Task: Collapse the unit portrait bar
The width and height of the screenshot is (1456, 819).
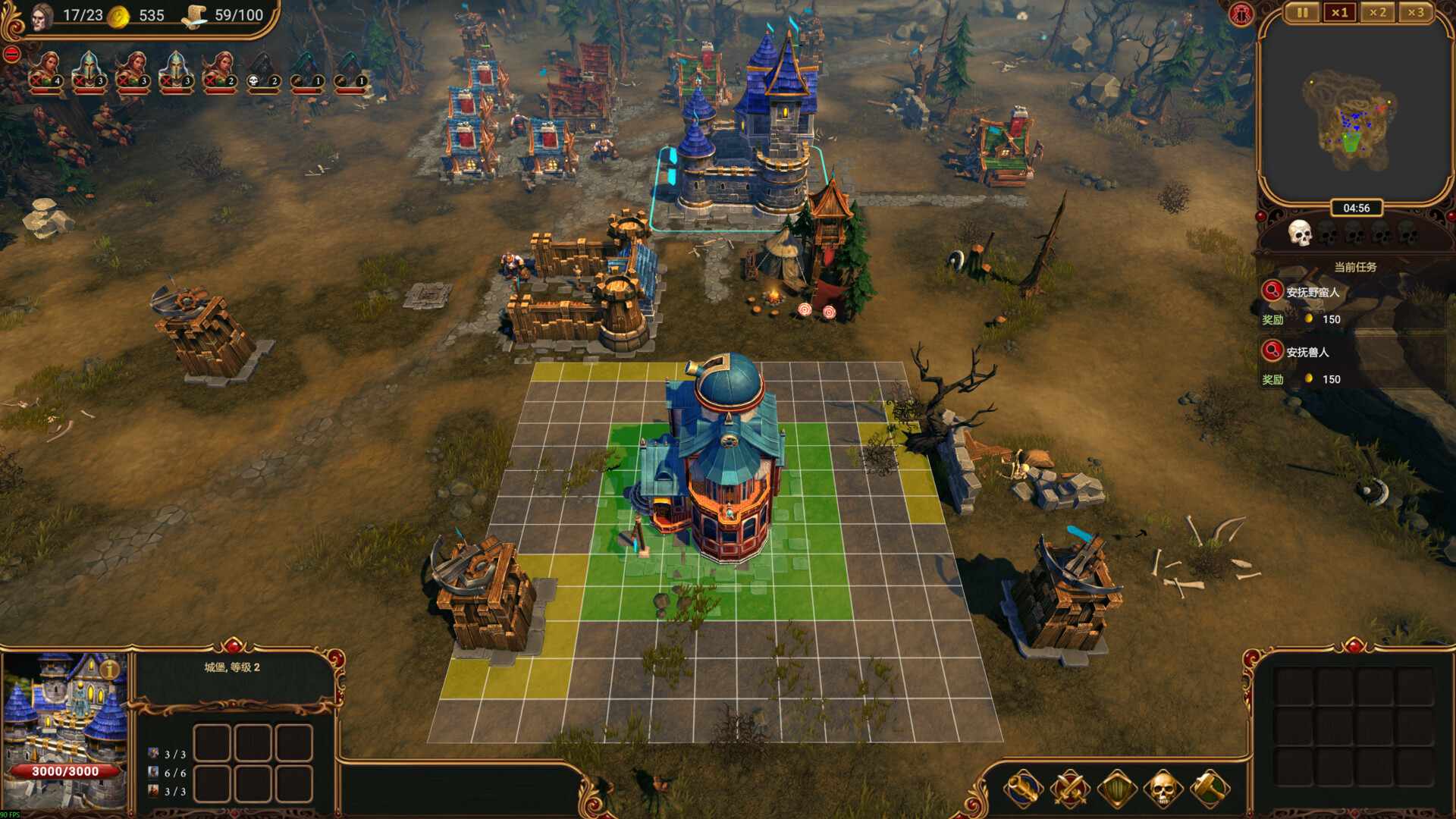Action: click(x=11, y=53)
